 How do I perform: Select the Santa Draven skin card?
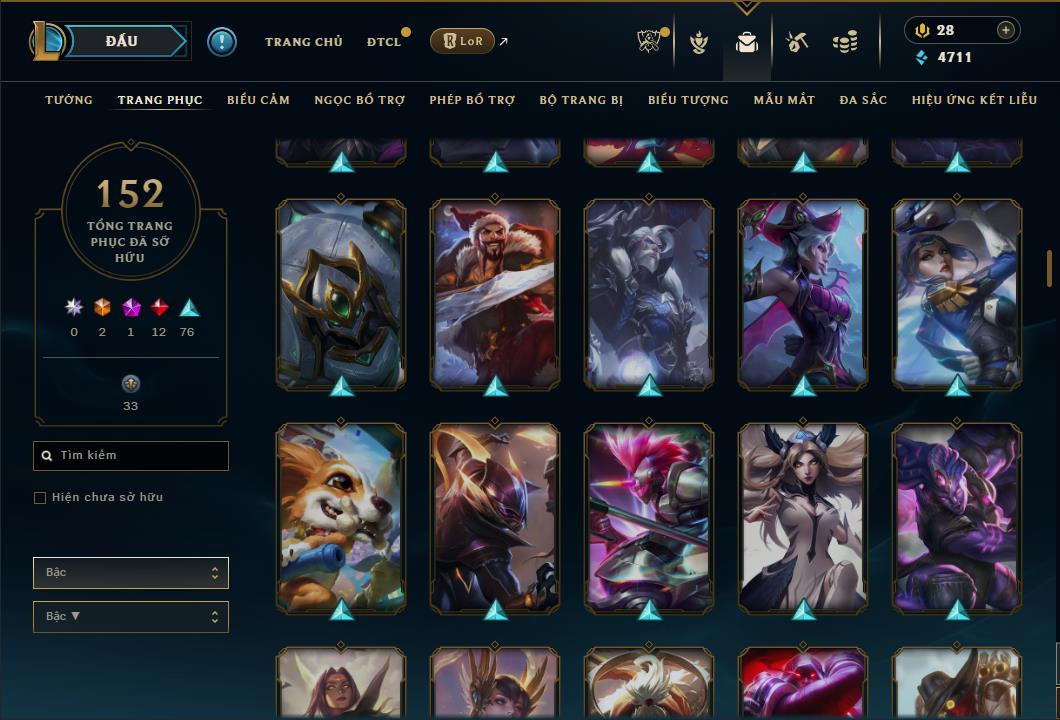(x=495, y=293)
